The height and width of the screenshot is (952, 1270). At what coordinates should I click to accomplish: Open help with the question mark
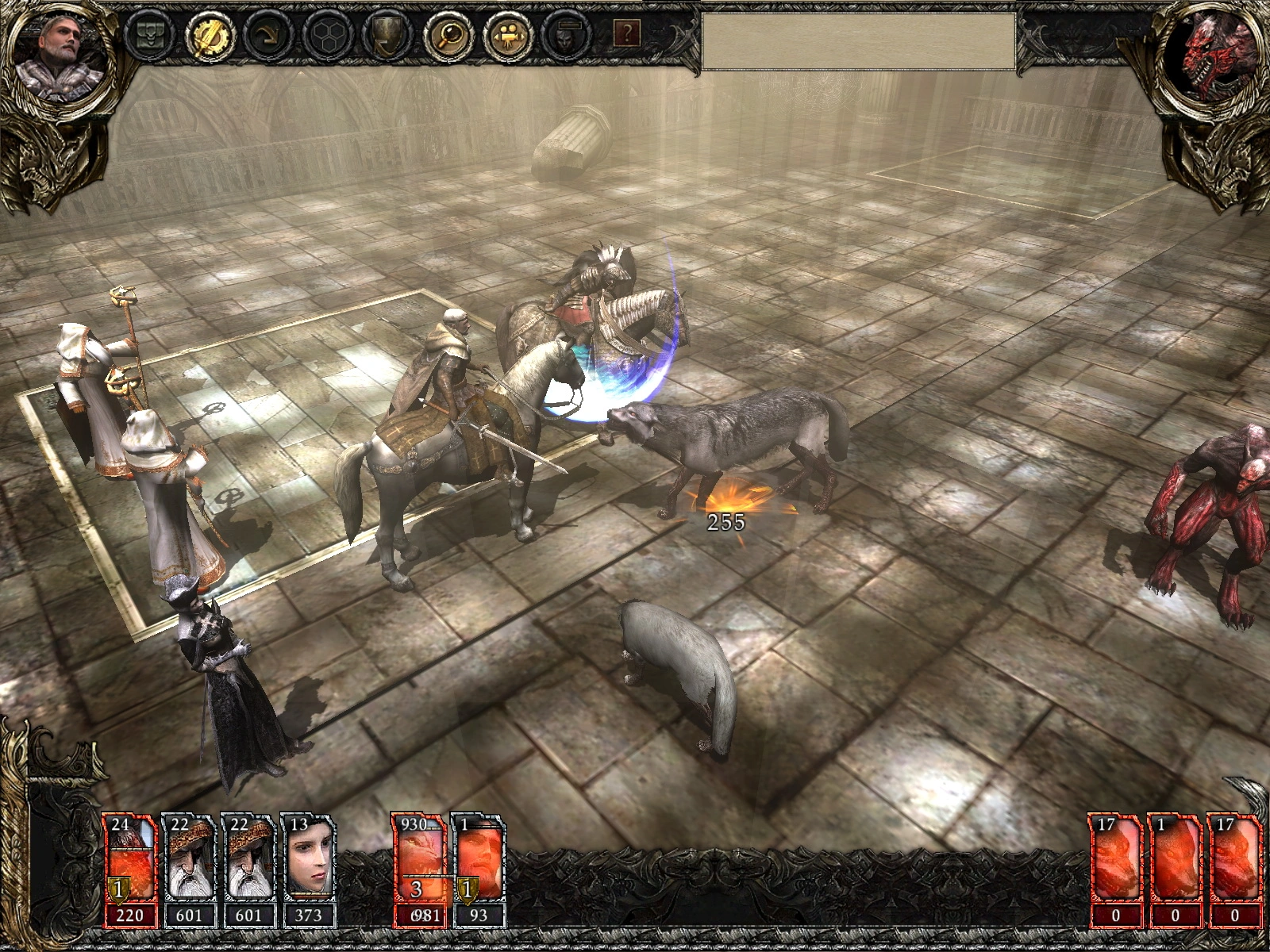tap(627, 33)
